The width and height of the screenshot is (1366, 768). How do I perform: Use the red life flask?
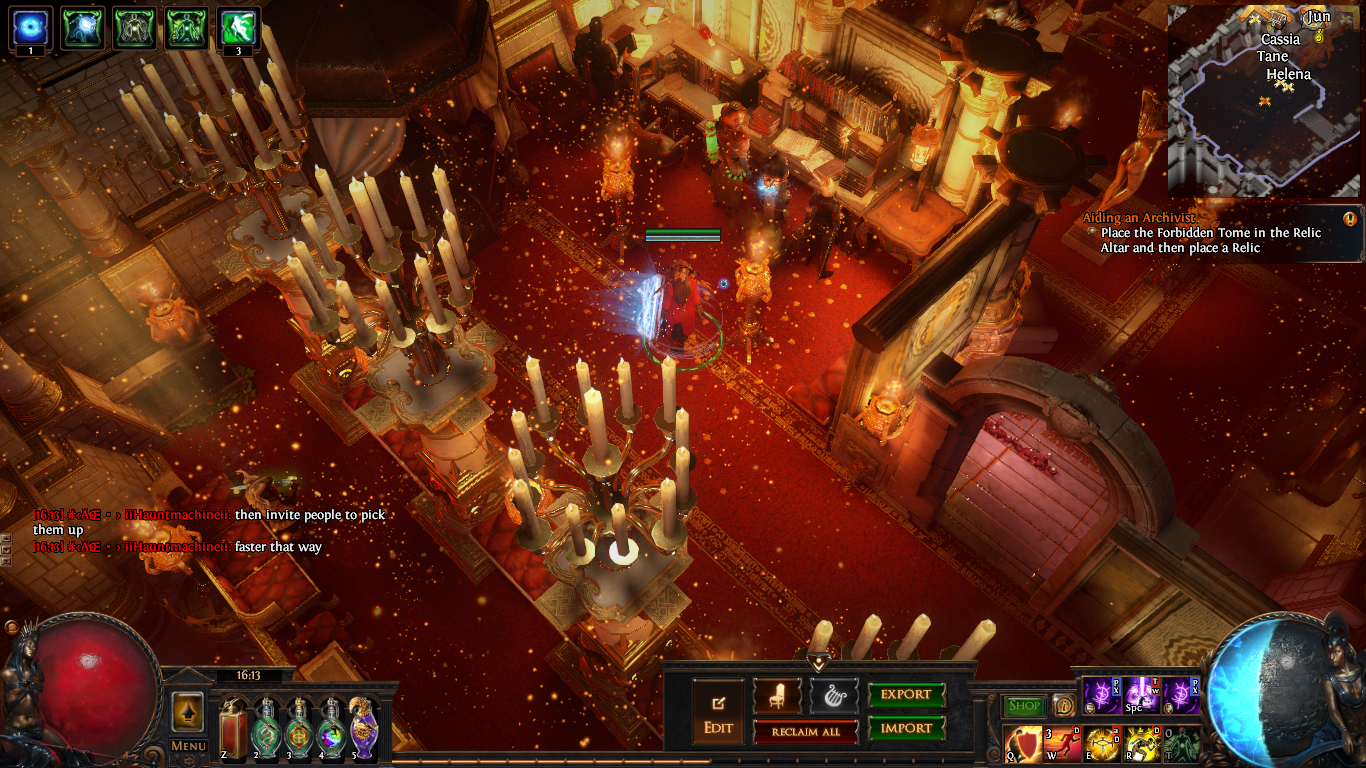233,728
